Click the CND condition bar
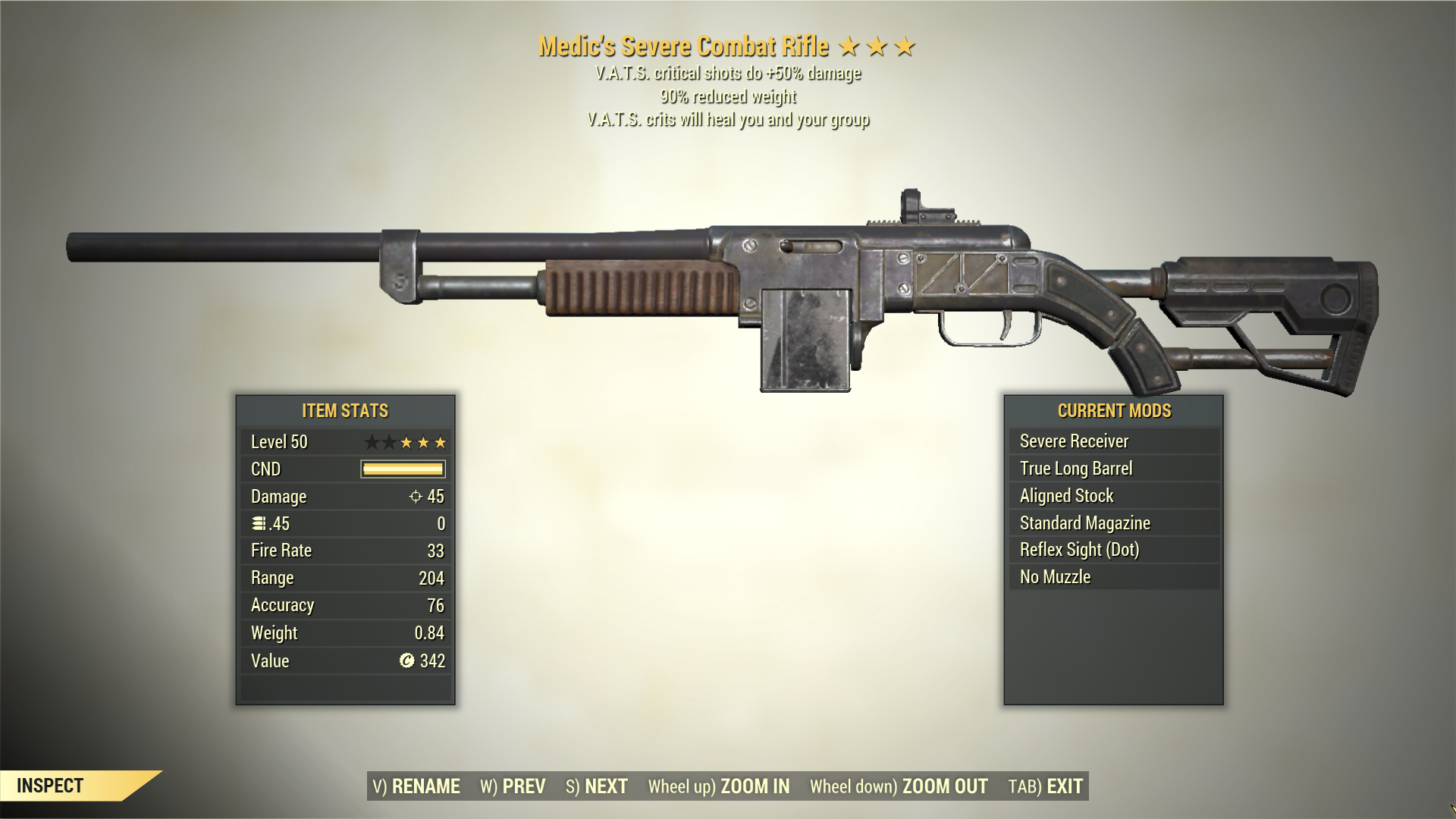The image size is (1456, 819). click(x=402, y=469)
